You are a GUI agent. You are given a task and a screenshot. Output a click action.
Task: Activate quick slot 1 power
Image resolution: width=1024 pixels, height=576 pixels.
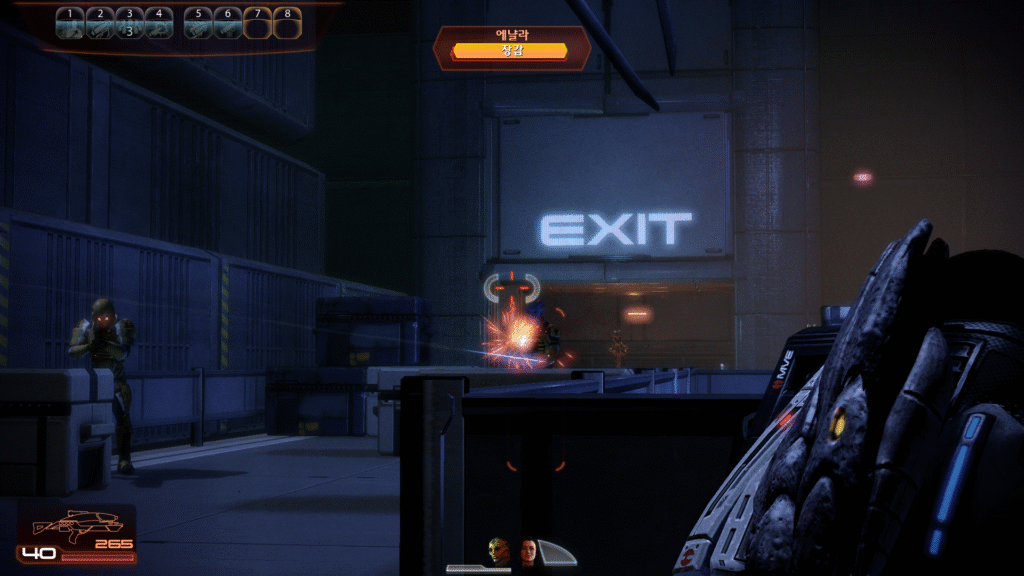(70, 23)
